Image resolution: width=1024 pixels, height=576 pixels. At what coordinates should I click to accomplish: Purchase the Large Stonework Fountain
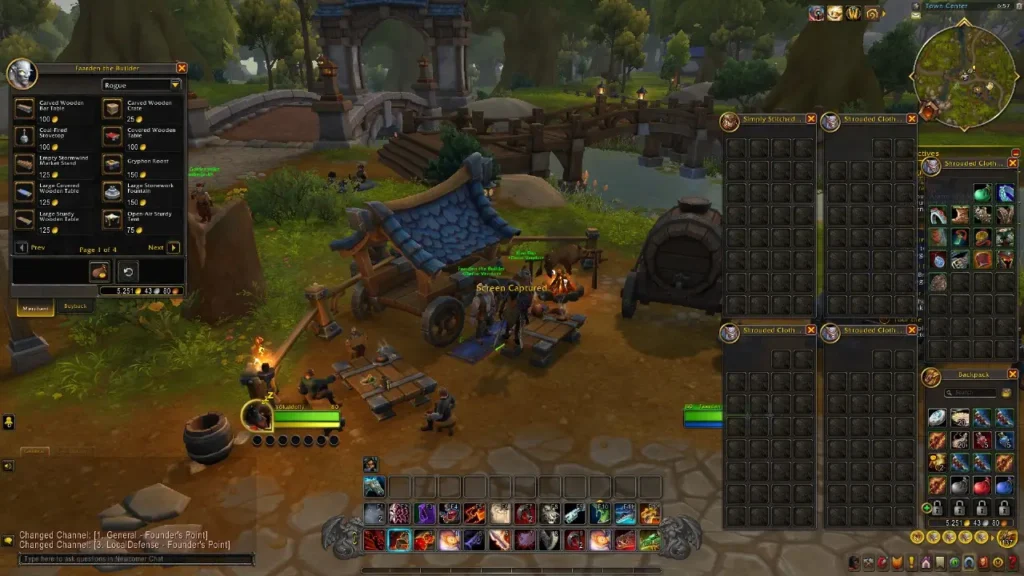tap(113, 190)
